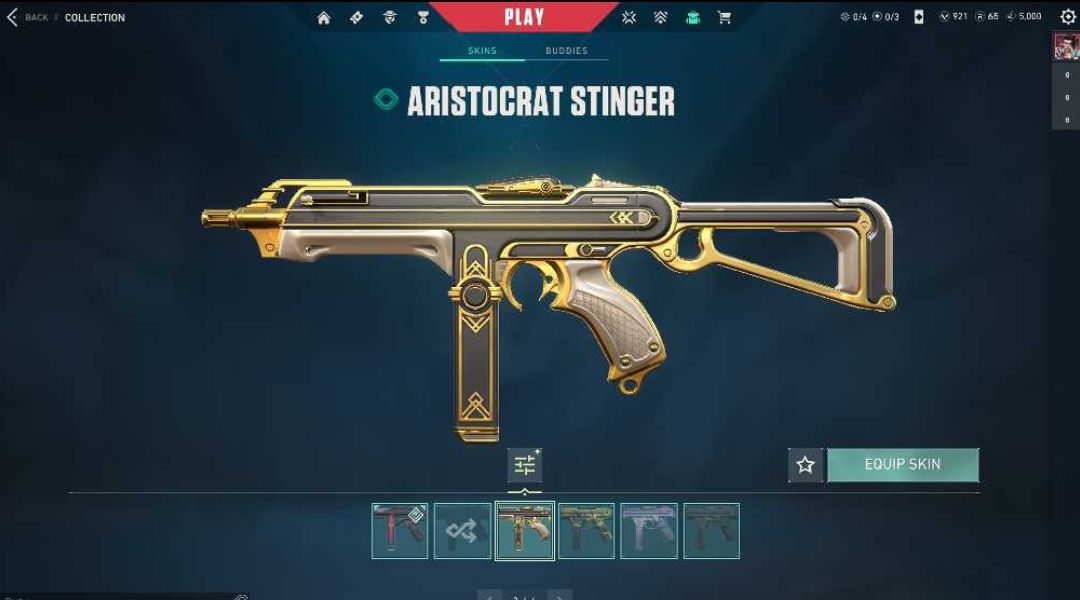Open the store shopping cart icon

pos(724,18)
